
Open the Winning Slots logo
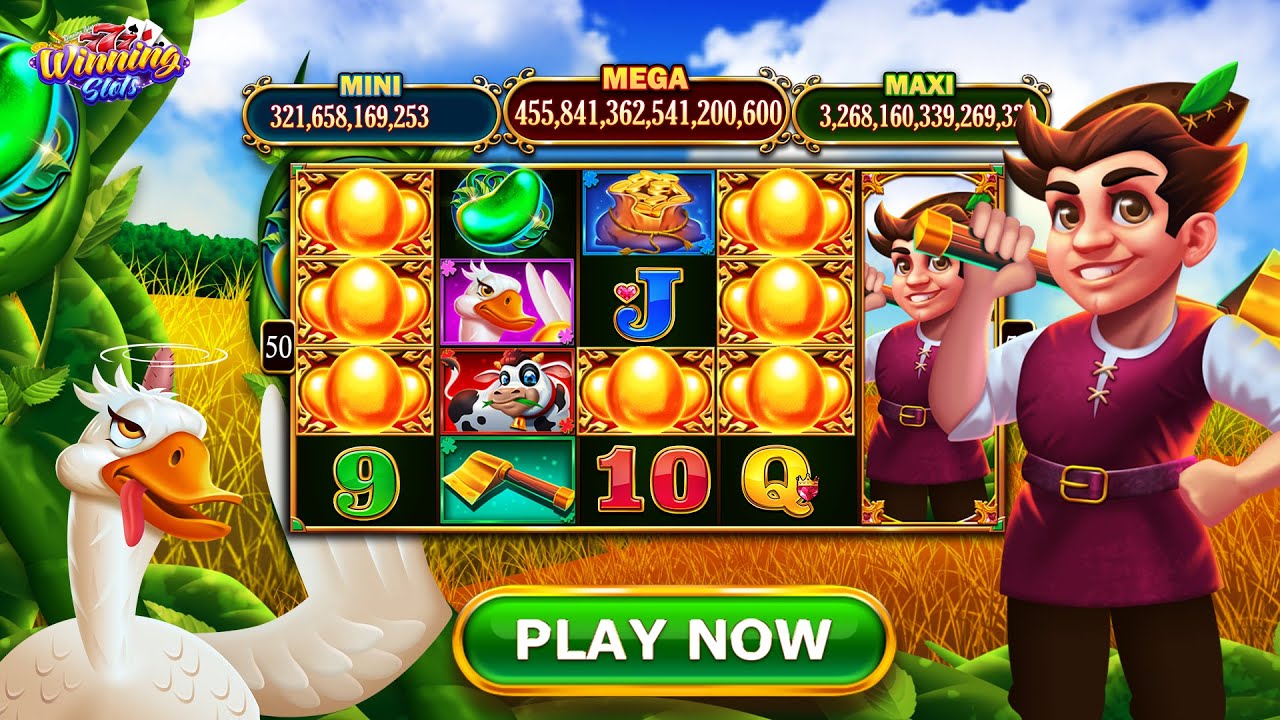point(109,68)
